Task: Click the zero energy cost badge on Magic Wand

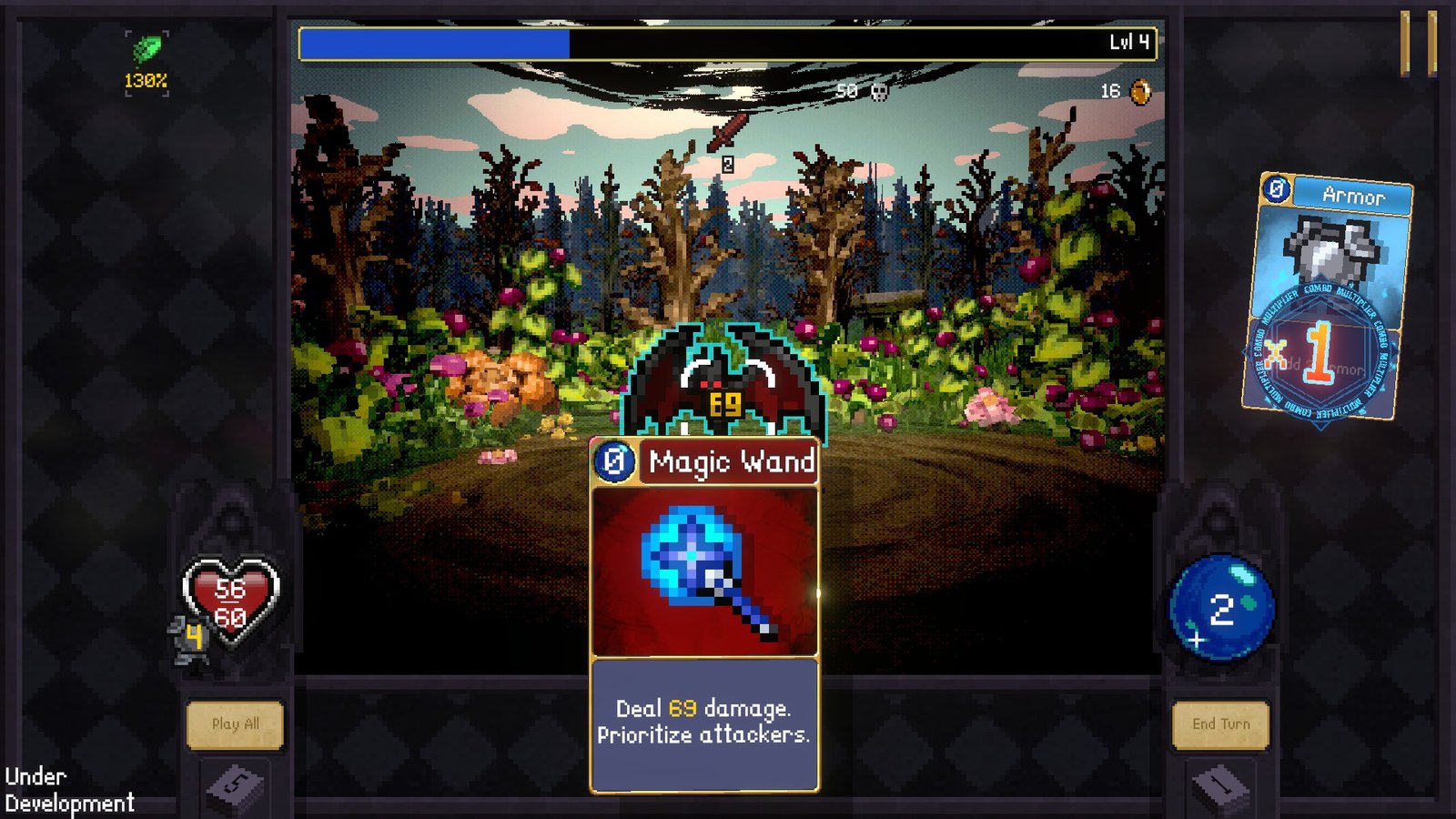Action: pos(617,462)
